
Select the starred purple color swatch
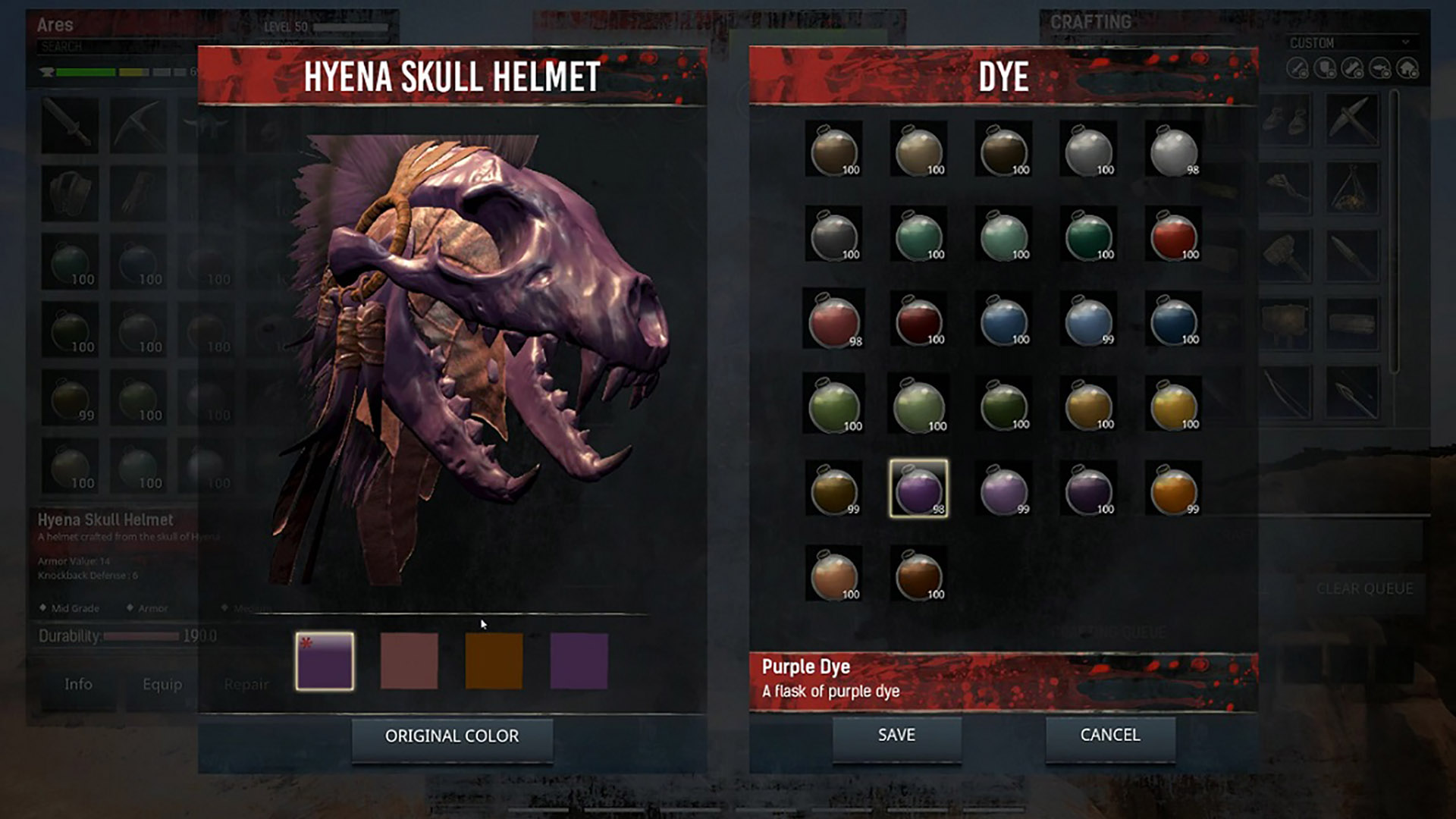coord(325,661)
